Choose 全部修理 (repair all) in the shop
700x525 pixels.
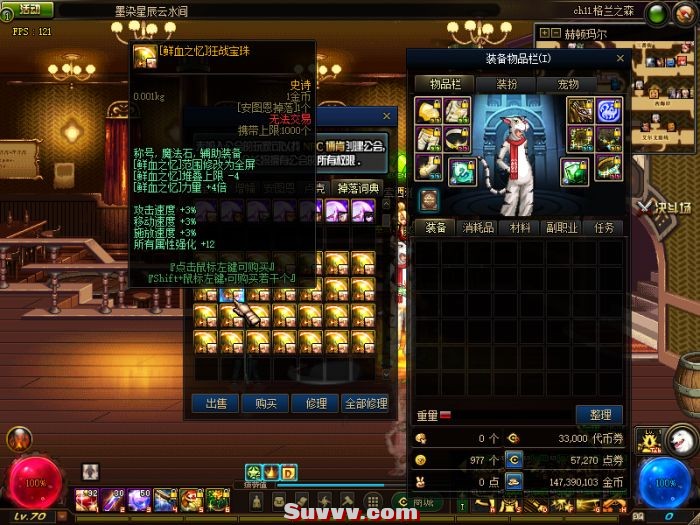[365, 403]
